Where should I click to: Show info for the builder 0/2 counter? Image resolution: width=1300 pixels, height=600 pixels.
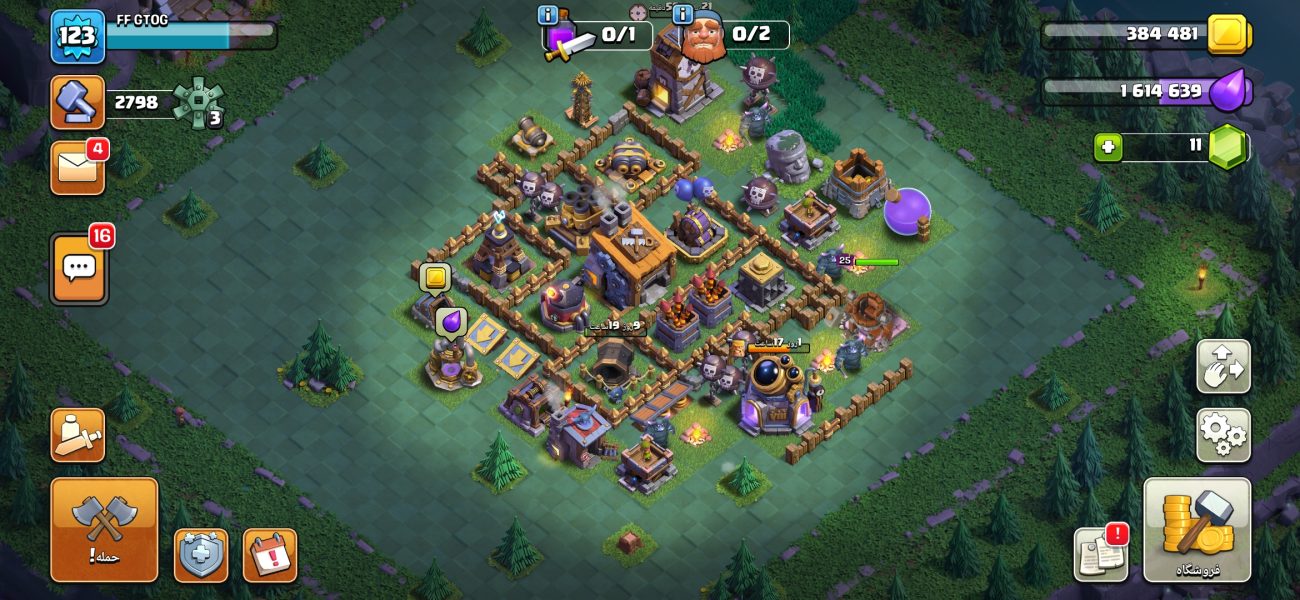[683, 15]
